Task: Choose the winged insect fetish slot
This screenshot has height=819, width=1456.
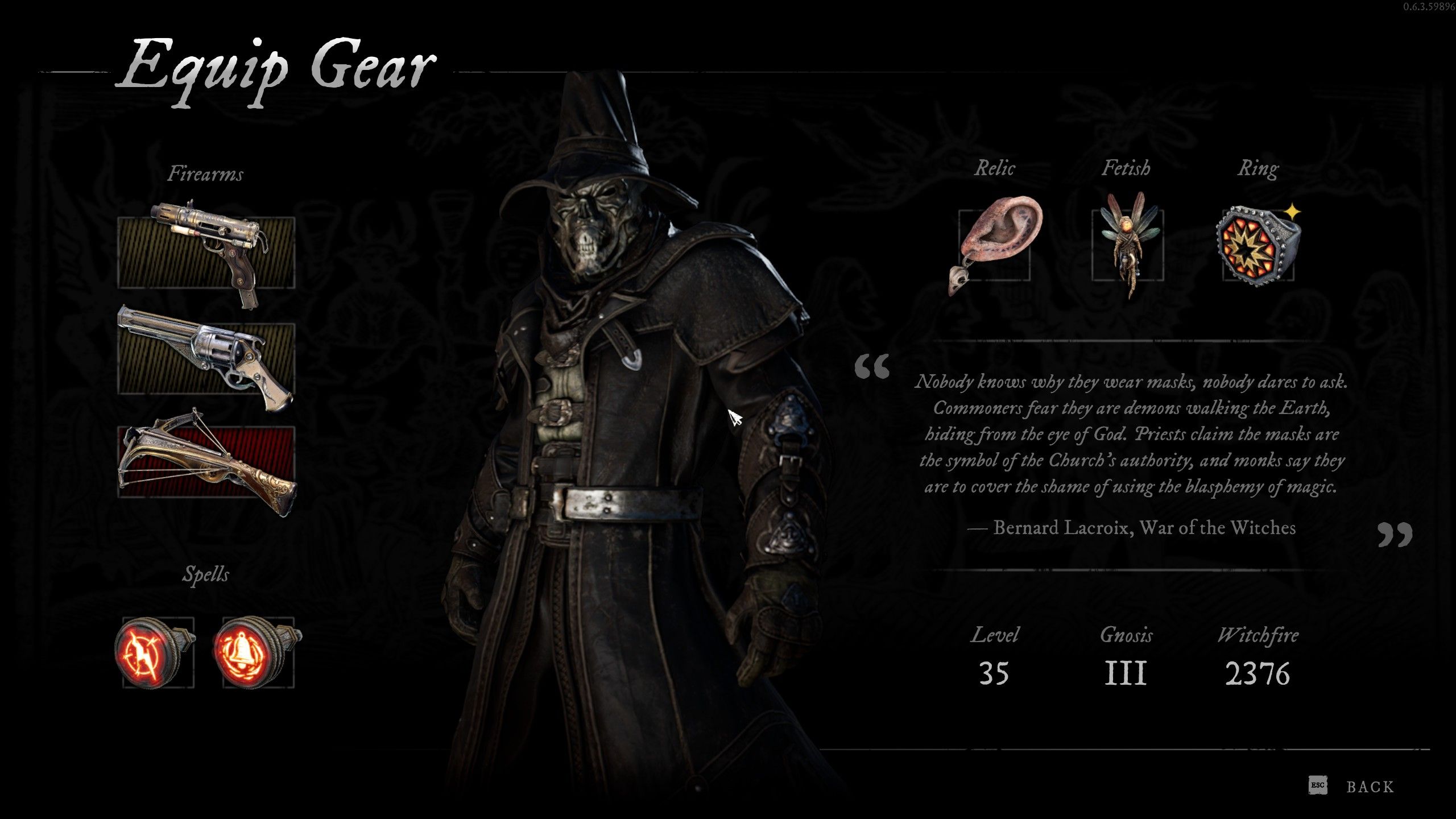Action: (x=1127, y=245)
